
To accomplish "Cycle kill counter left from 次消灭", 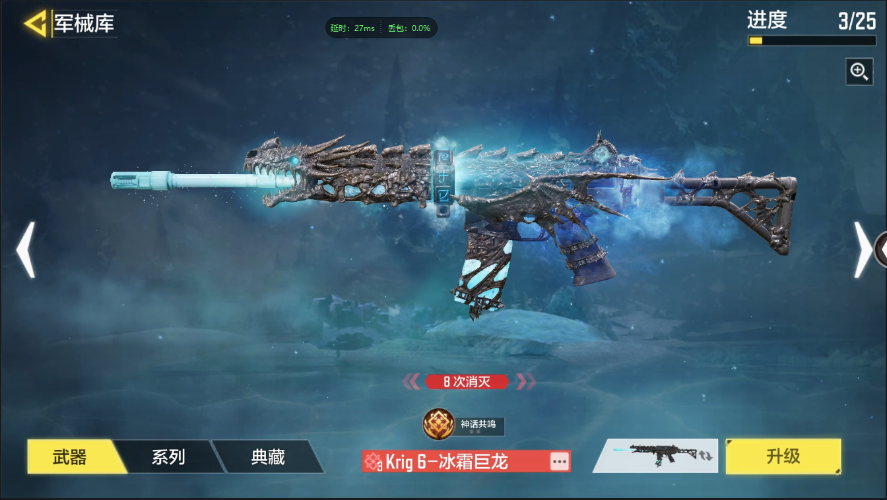I will click(x=412, y=381).
